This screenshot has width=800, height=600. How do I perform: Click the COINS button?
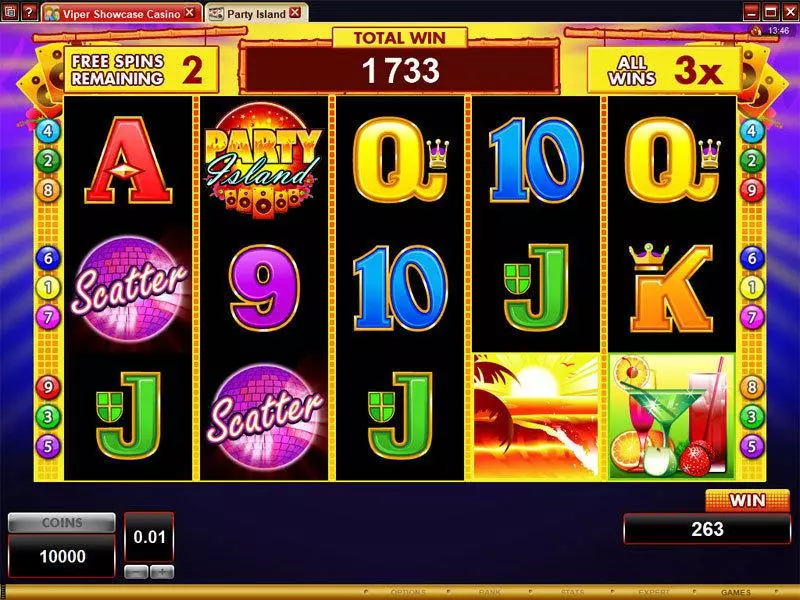[x=61, y=523]
